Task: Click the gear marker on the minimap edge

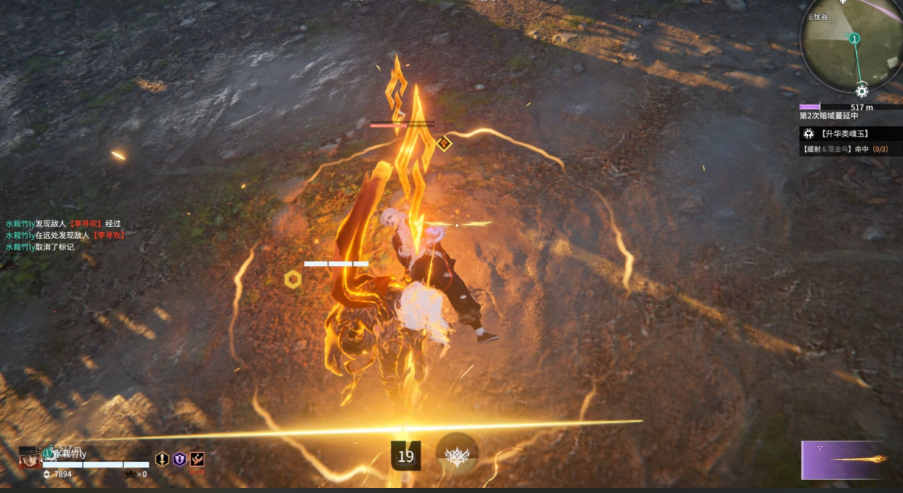Action: (x=861, y=91)
